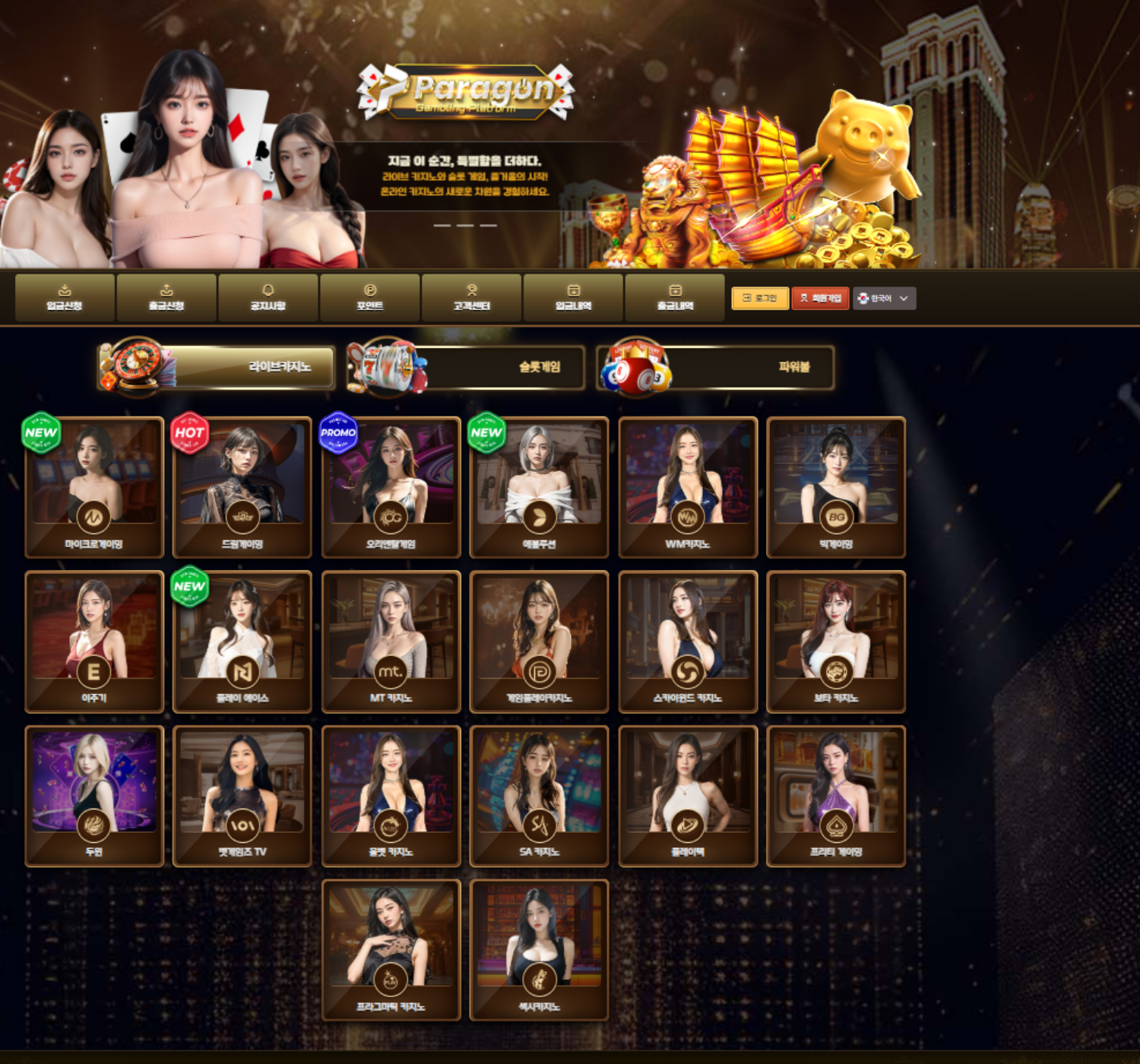This screenshot has width=1140, height=1064.
Task: Open the WM카지노 game tile
Action: [x=688, y=486]
